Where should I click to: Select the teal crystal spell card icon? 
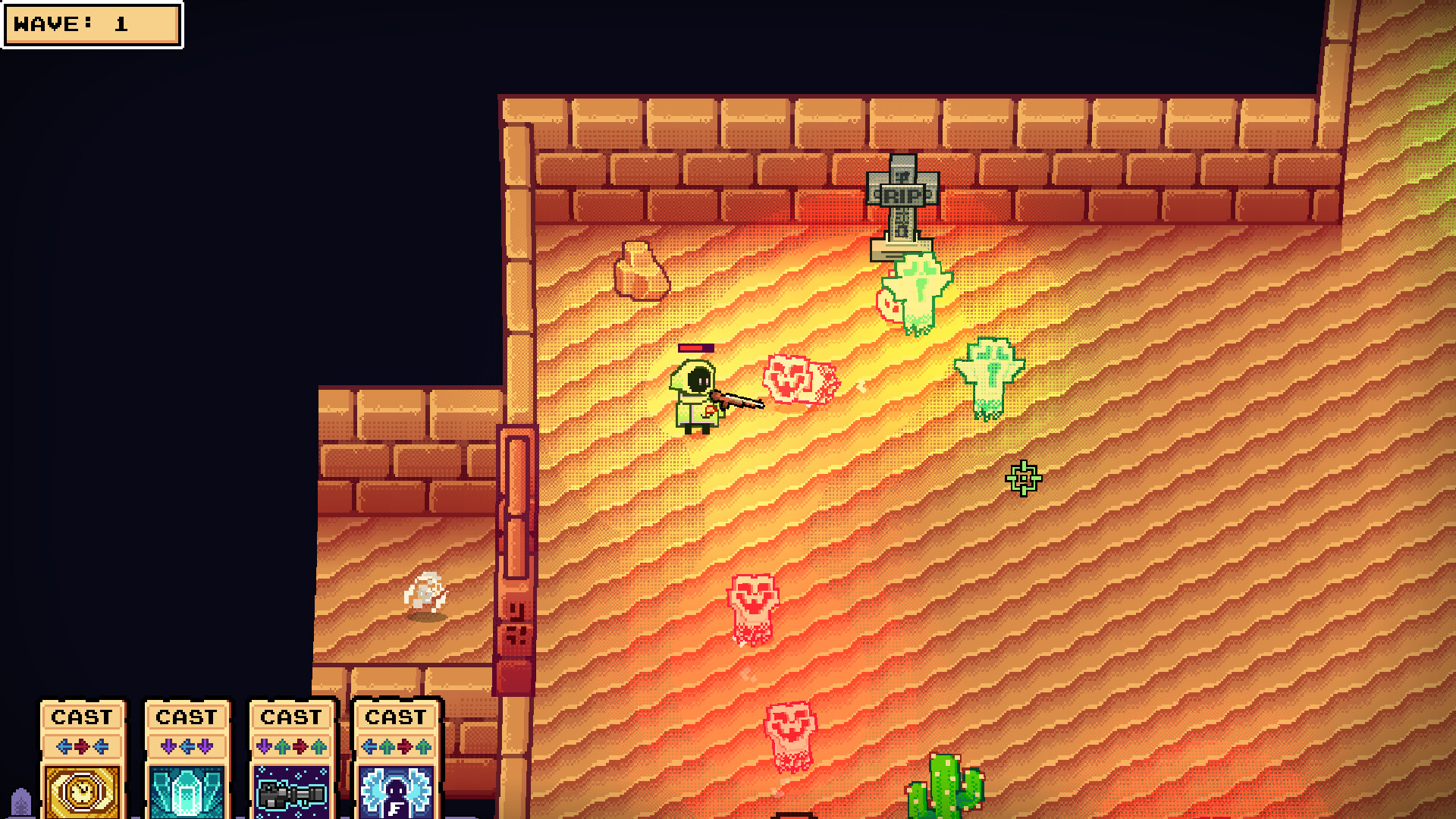pos(186,789)
